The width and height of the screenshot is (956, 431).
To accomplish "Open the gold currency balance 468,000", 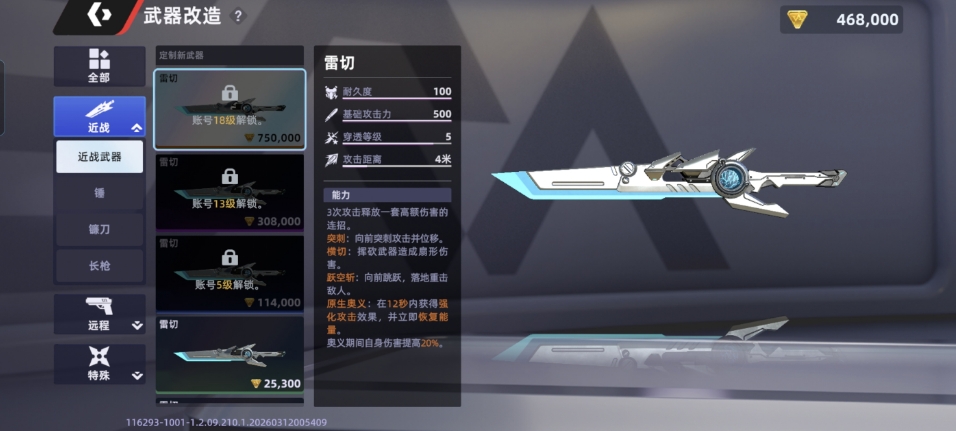I will 841,19.
